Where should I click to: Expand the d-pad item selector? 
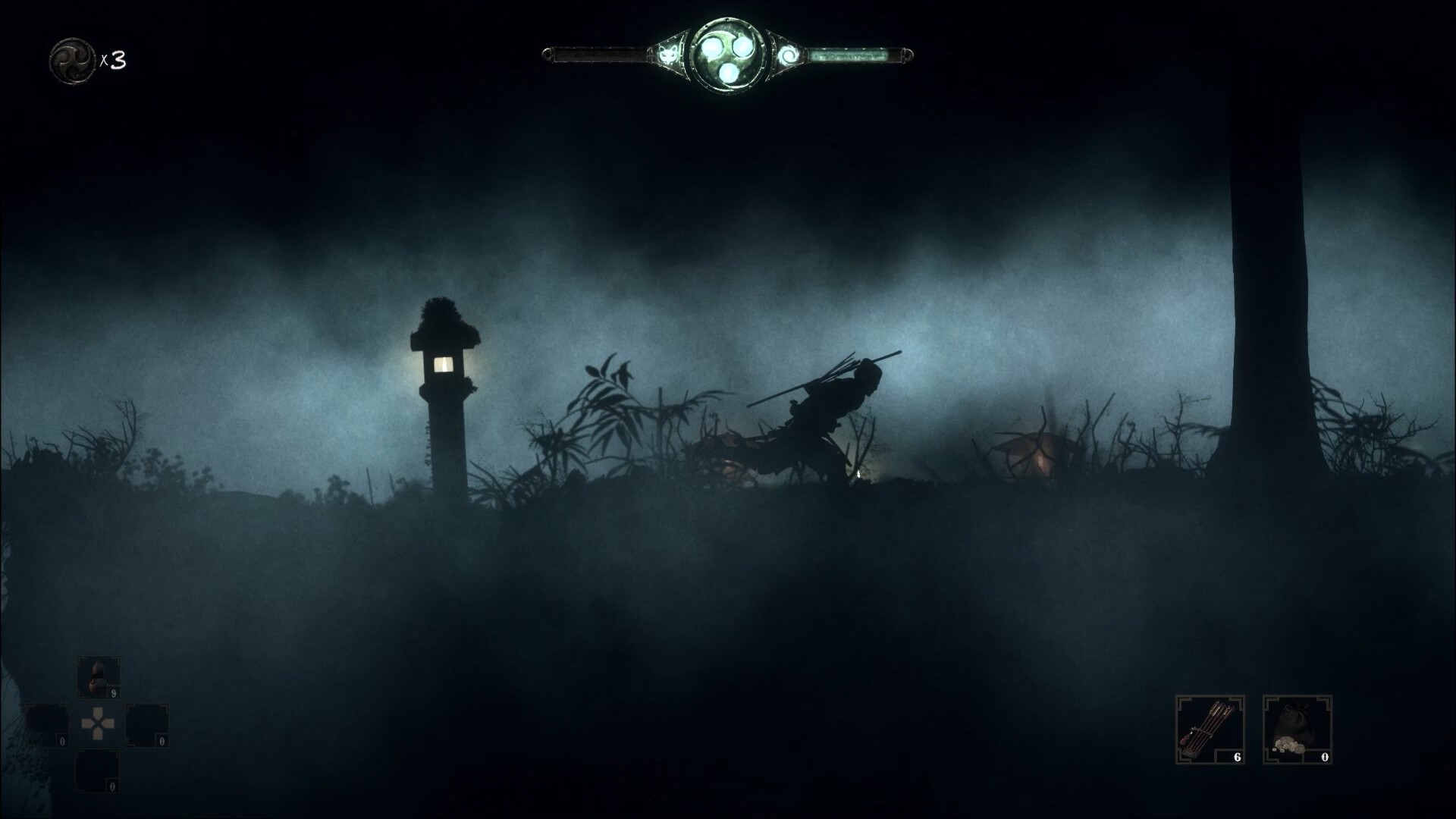[x=97, y=723]
